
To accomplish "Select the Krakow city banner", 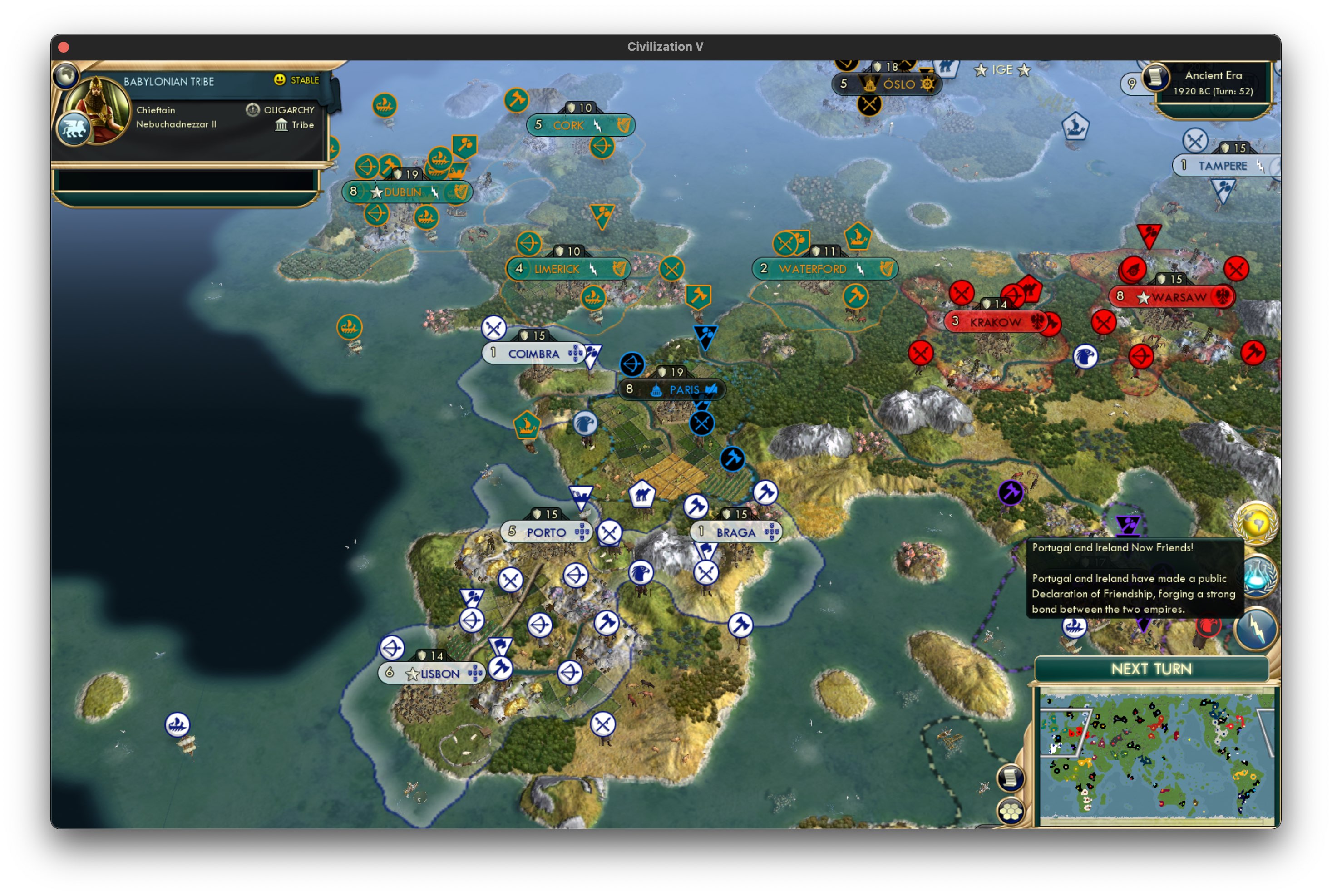I will (994, 322).
